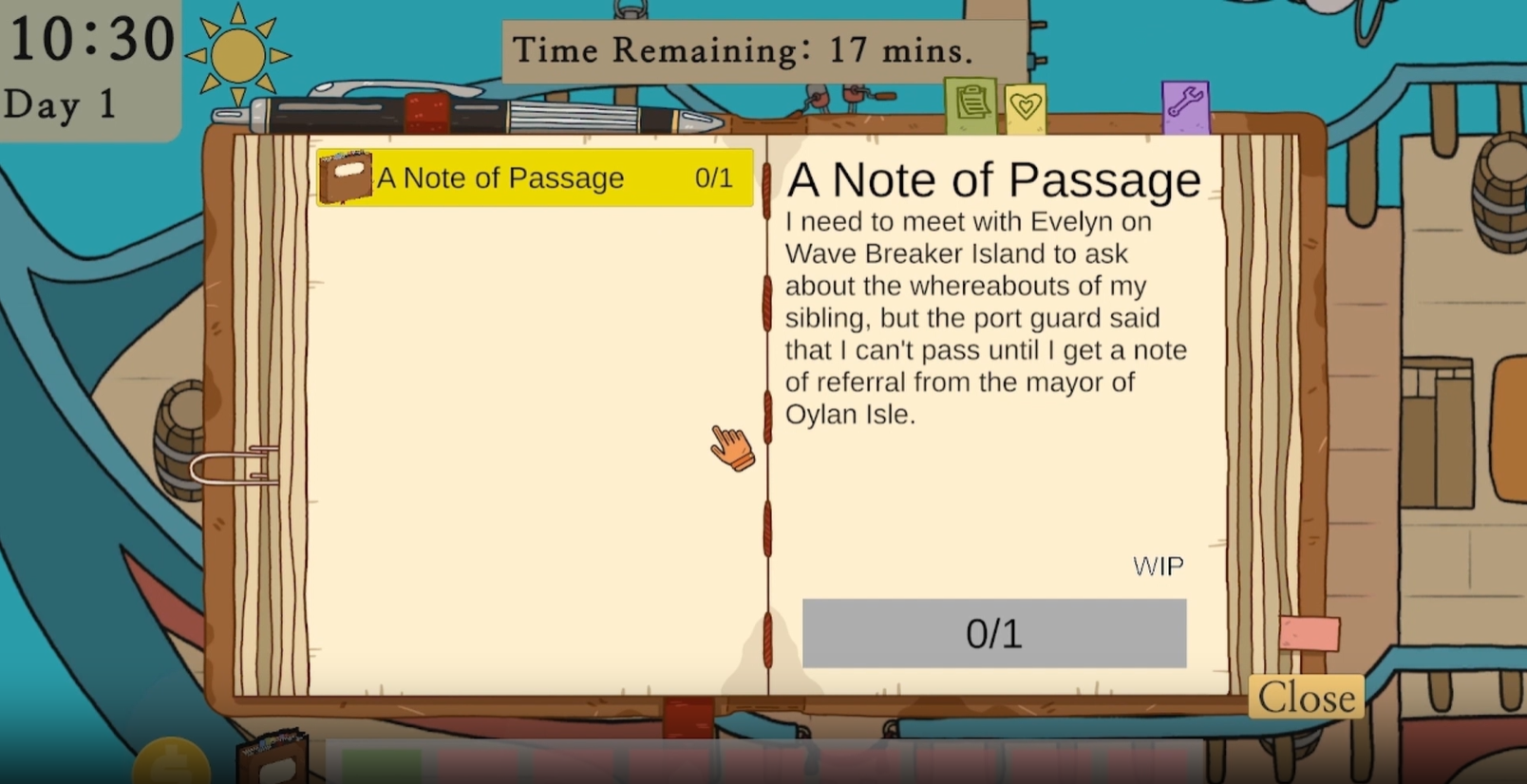Select the 'A Note of Passage' quest entry

[x=532, y=177]
